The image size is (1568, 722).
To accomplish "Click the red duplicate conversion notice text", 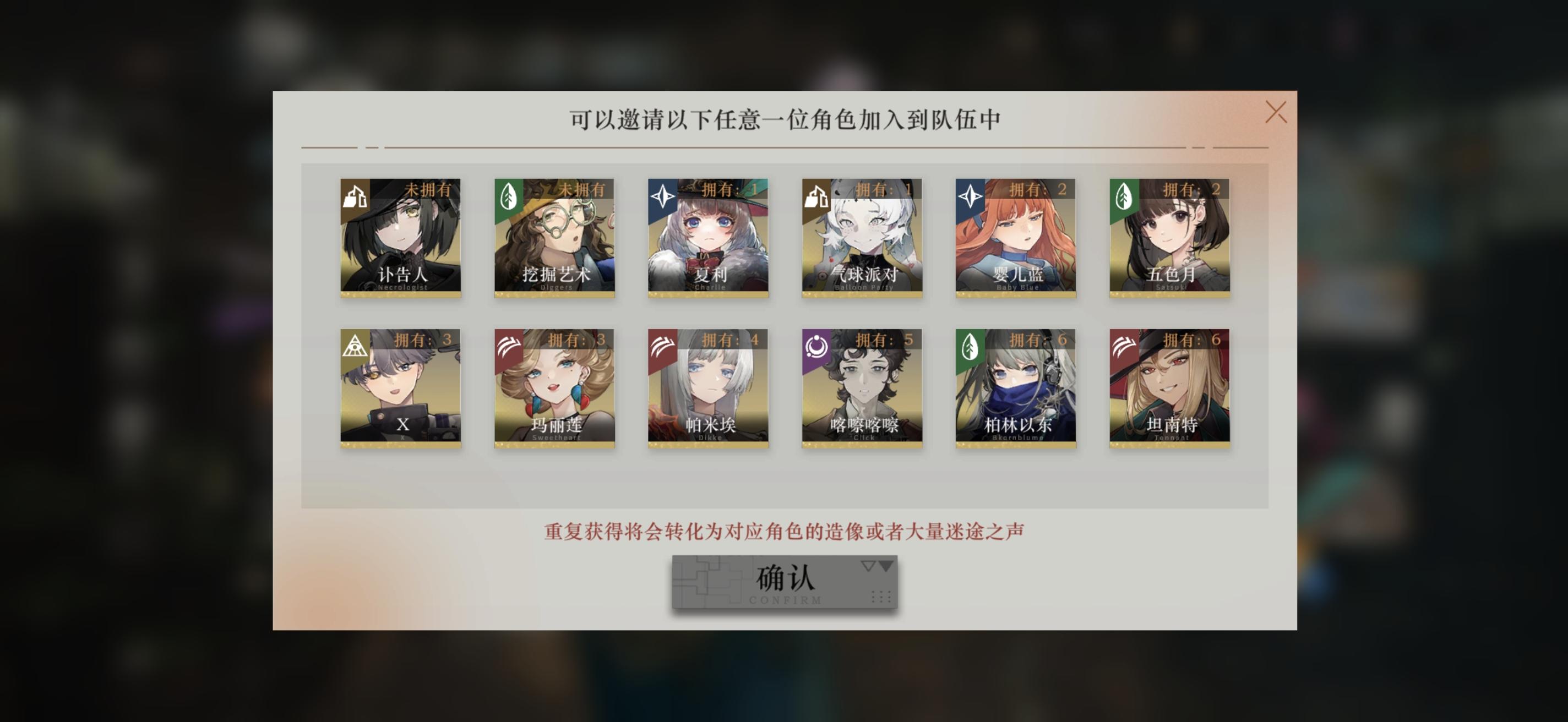I will pos(785,530).
